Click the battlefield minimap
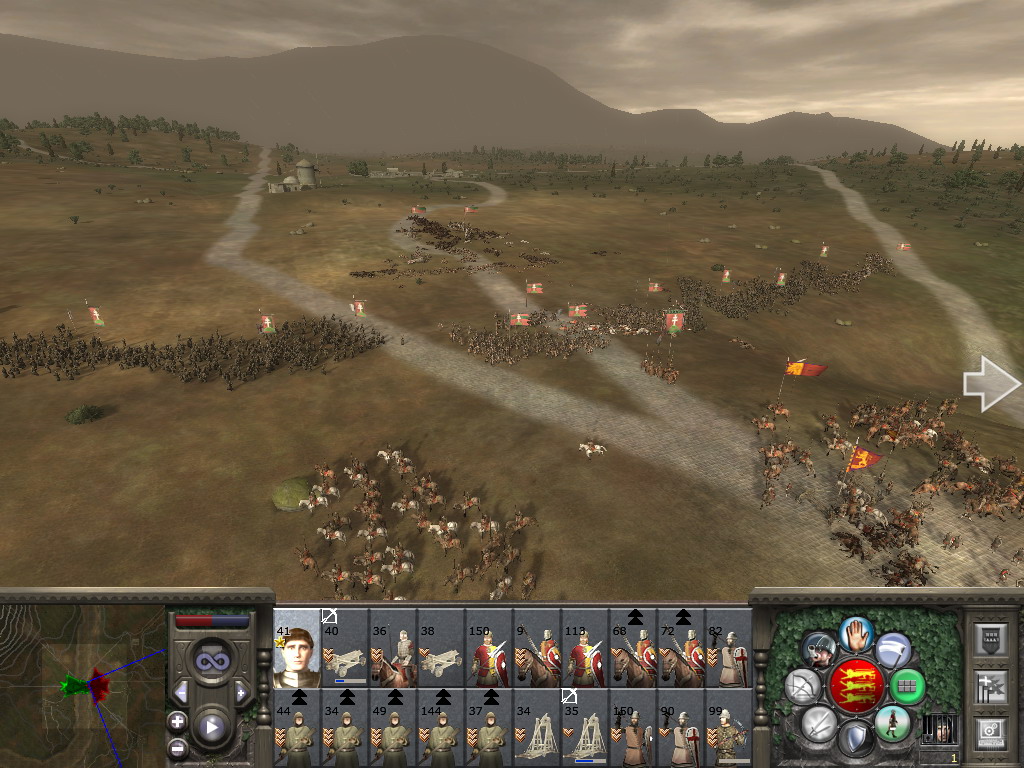 [82, 686]
